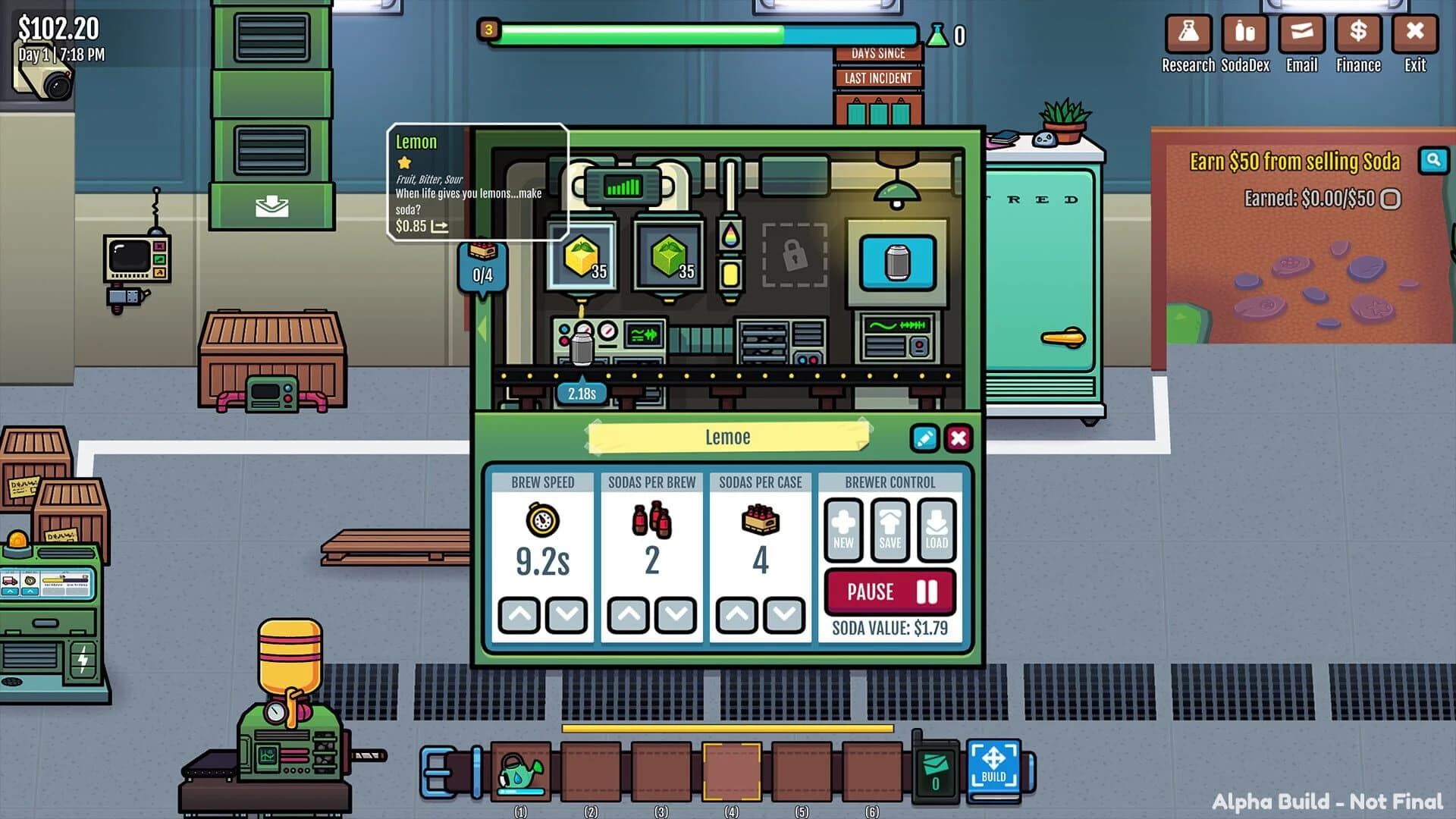The width and height of the screenshot is (1456, 819).
Task: Save the current recipe with SAVE
Action: 889,529
